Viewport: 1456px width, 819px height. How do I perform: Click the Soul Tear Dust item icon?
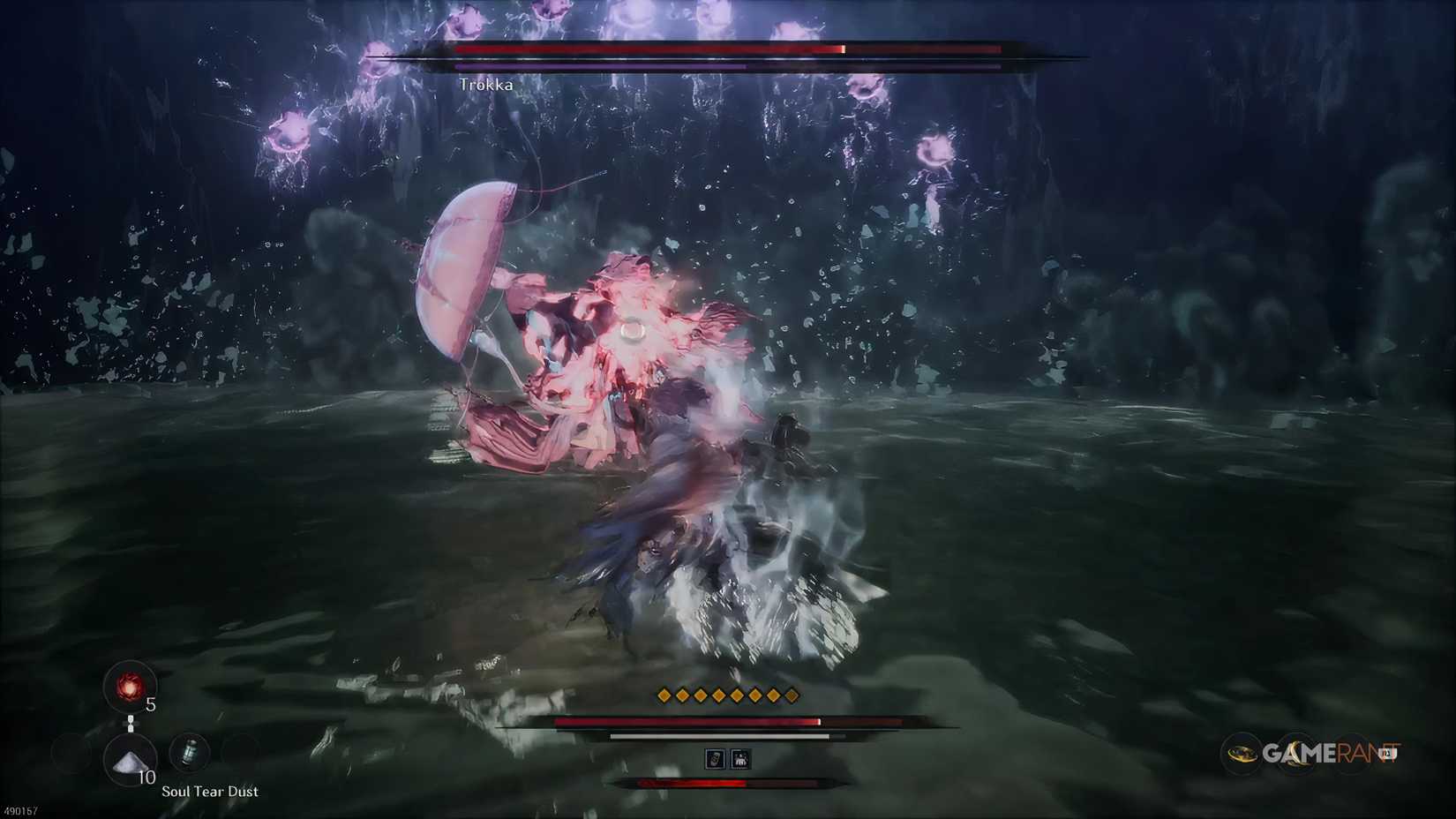coord(128,759)
